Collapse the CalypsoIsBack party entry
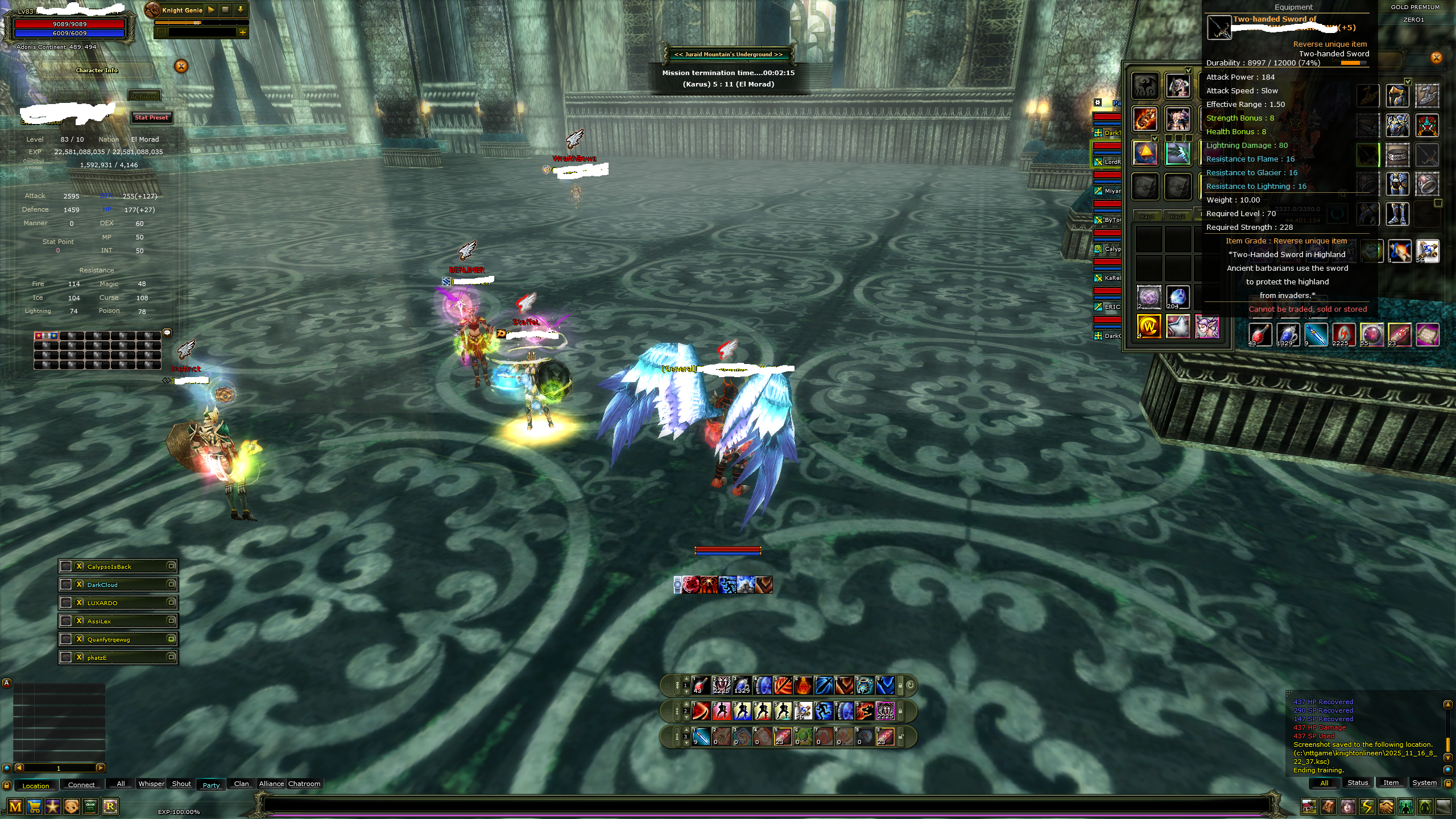The image size is (1456, 819). click(172, 566)
